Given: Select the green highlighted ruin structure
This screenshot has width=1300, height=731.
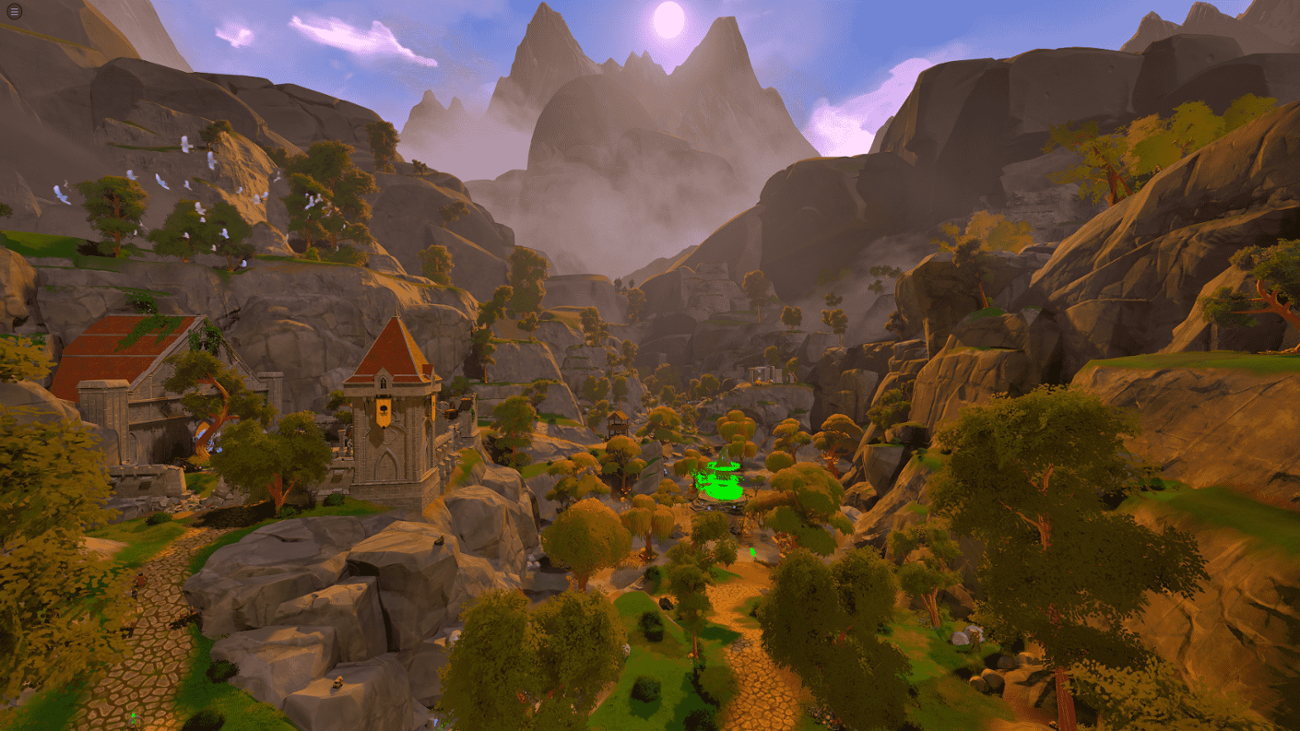Looking at the screenshot, I should point(720,480).
